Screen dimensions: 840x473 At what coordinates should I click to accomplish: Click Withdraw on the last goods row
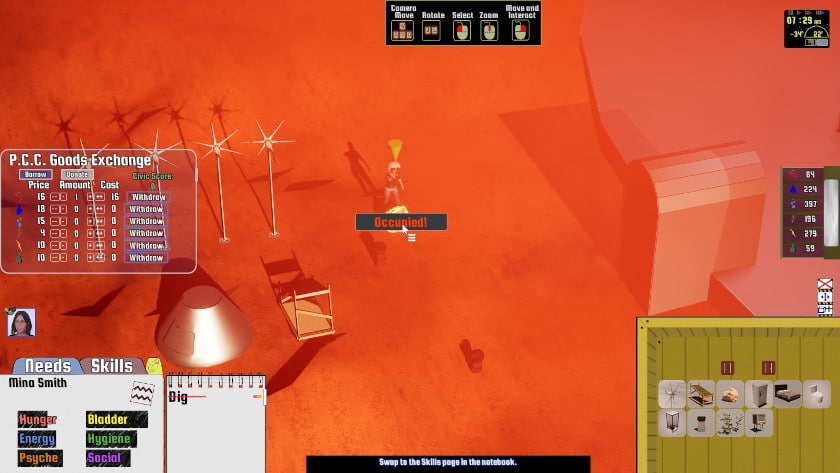coord(147,258)
